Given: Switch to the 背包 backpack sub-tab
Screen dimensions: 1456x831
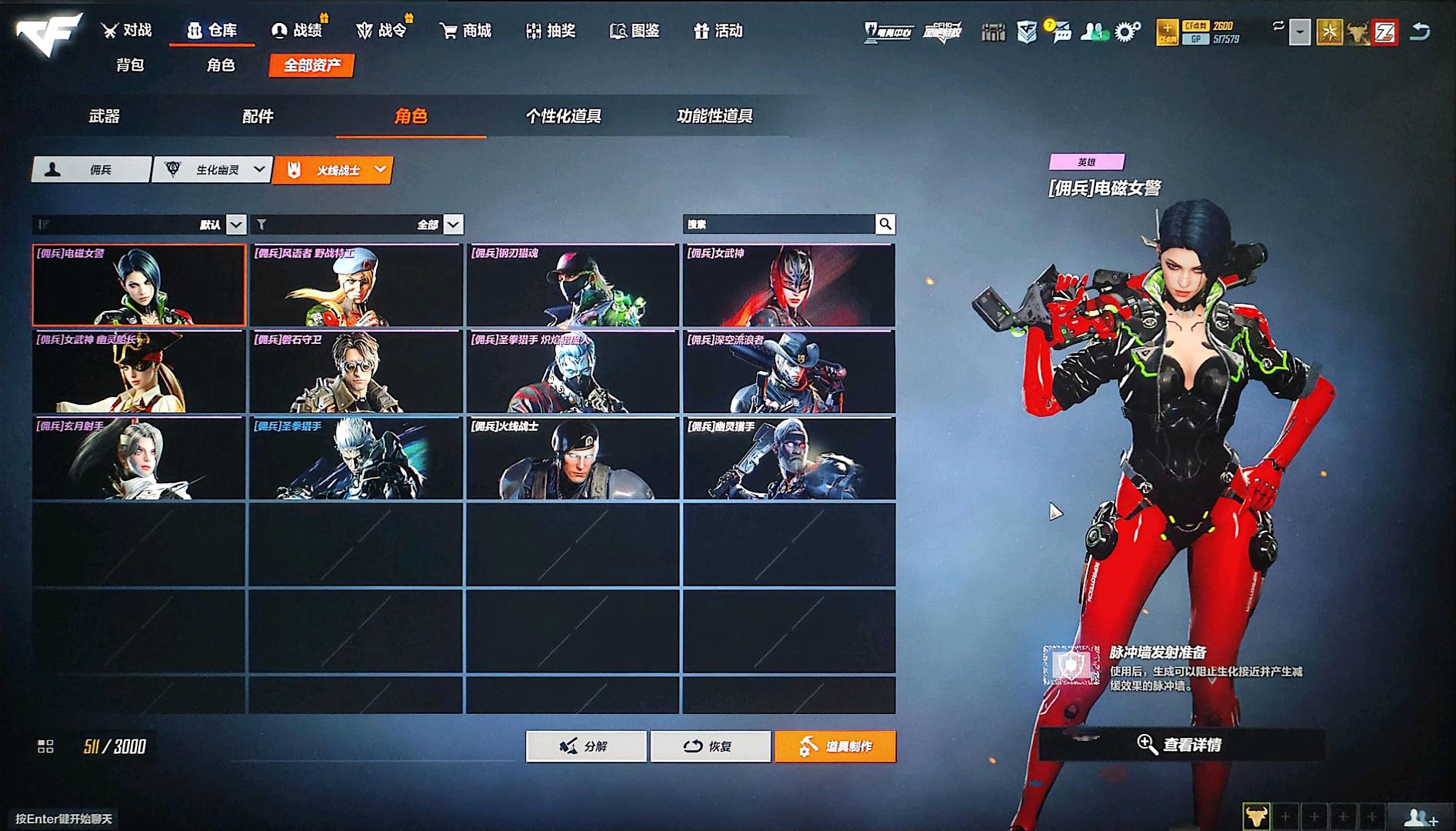Looking at the screenshot, I should point(130,65).
